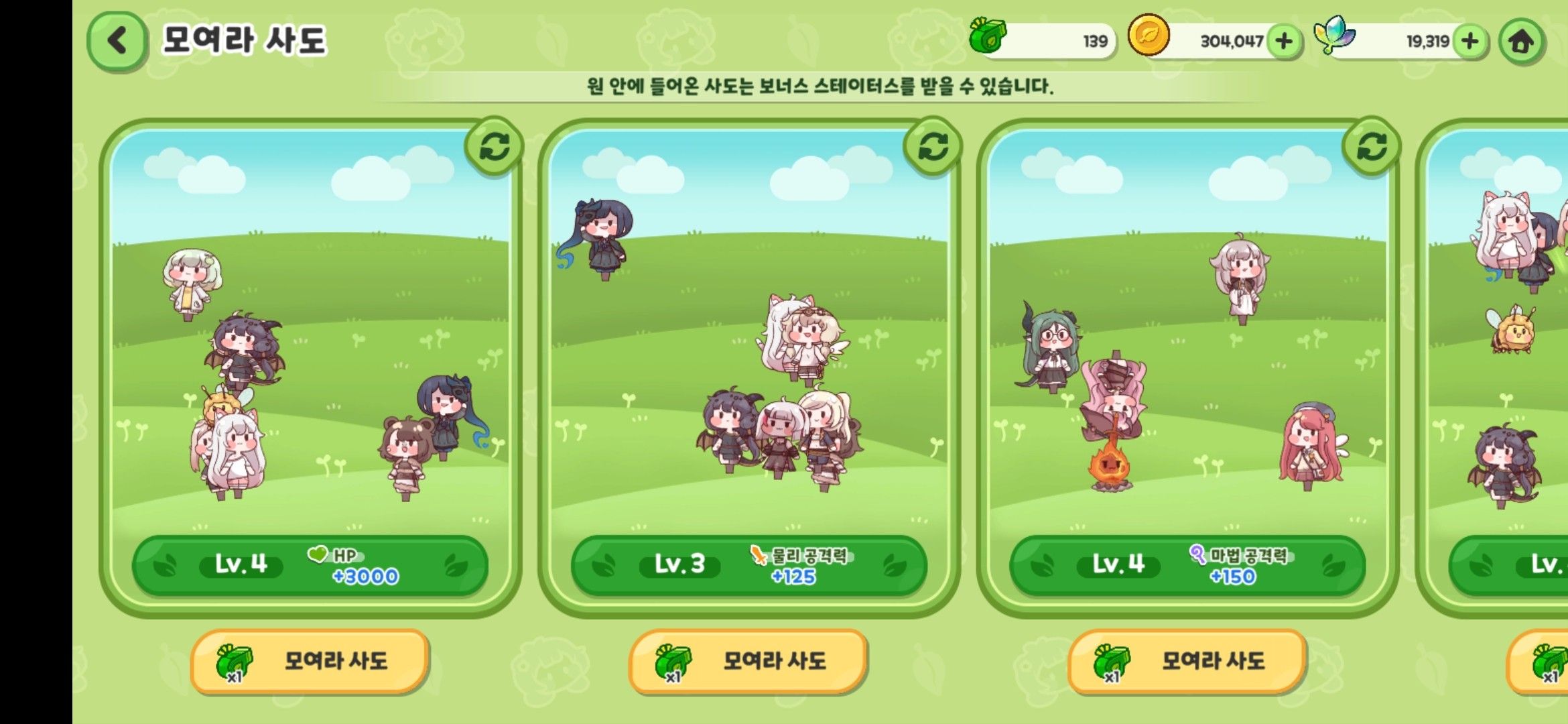Refresh the HP +3000 card

tap(495, 147)
